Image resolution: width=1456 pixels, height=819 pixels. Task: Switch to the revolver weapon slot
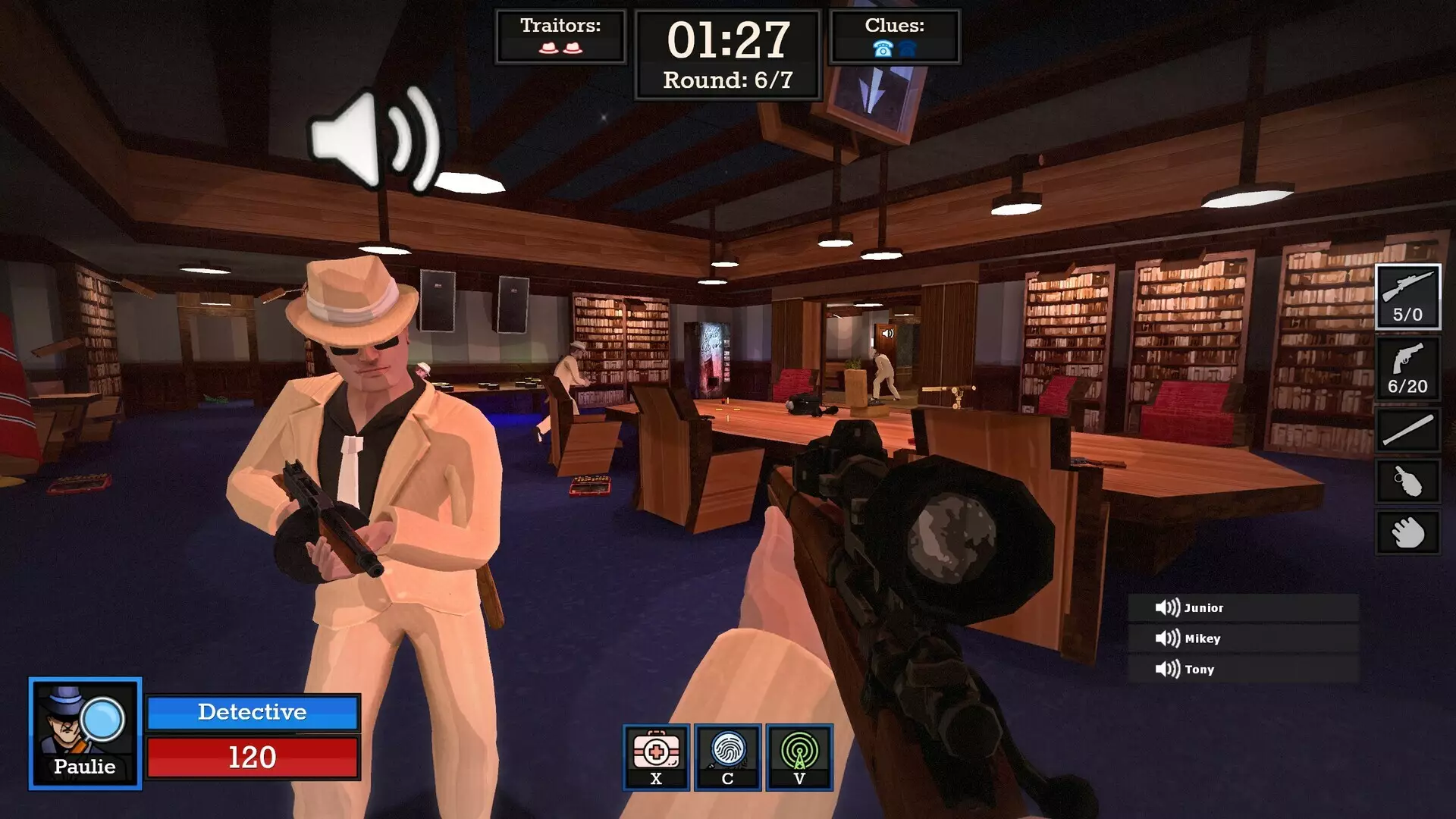click(x=1407, y=369)
